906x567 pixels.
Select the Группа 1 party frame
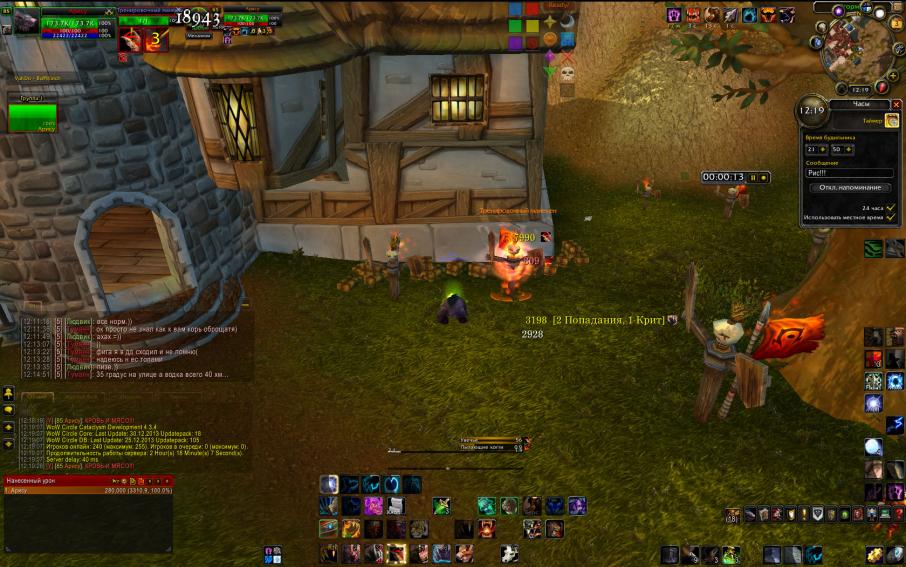[x=32, y=116]
